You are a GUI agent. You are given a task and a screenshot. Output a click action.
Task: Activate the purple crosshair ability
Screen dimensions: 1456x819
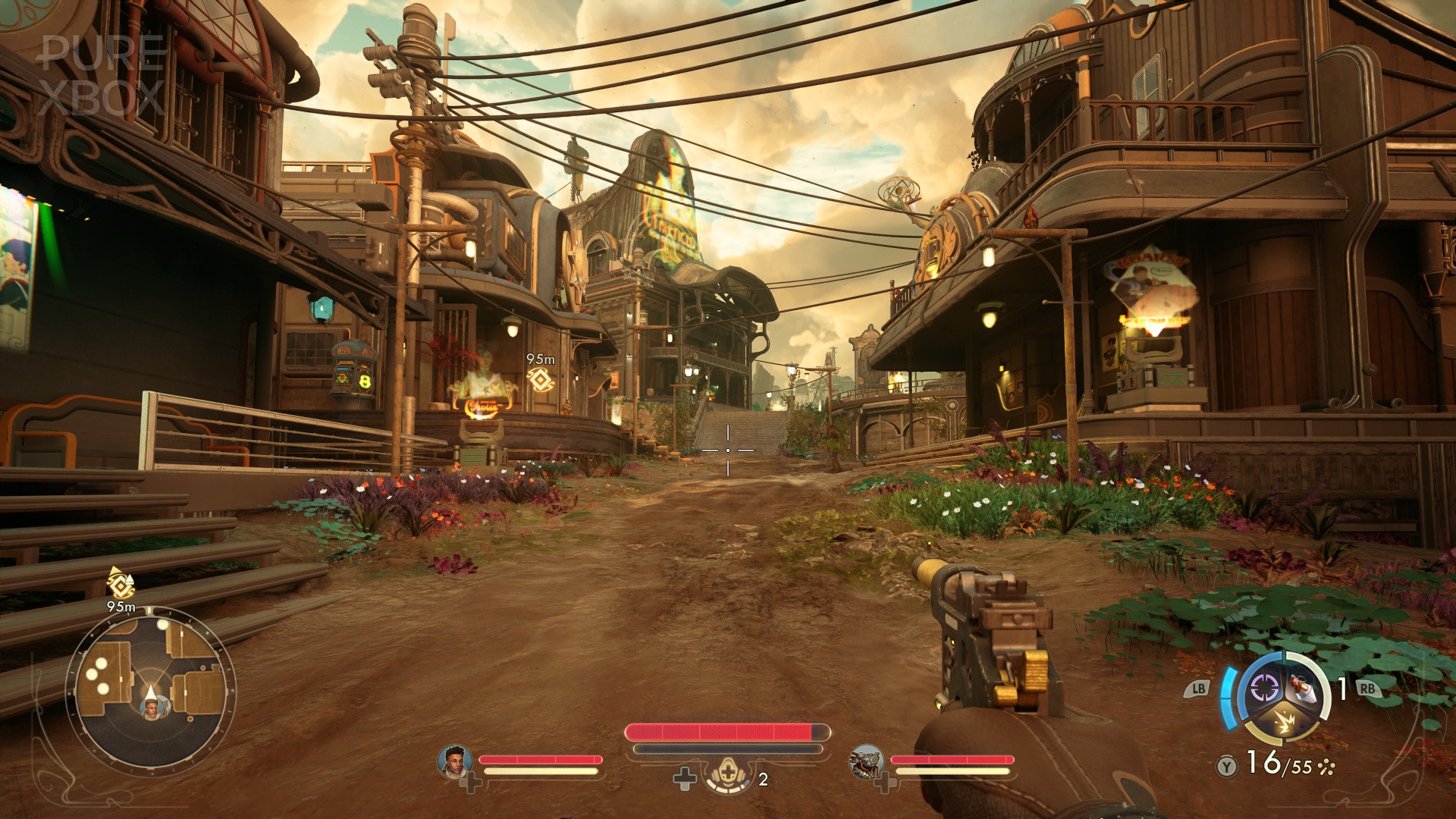click(1263, 689)
